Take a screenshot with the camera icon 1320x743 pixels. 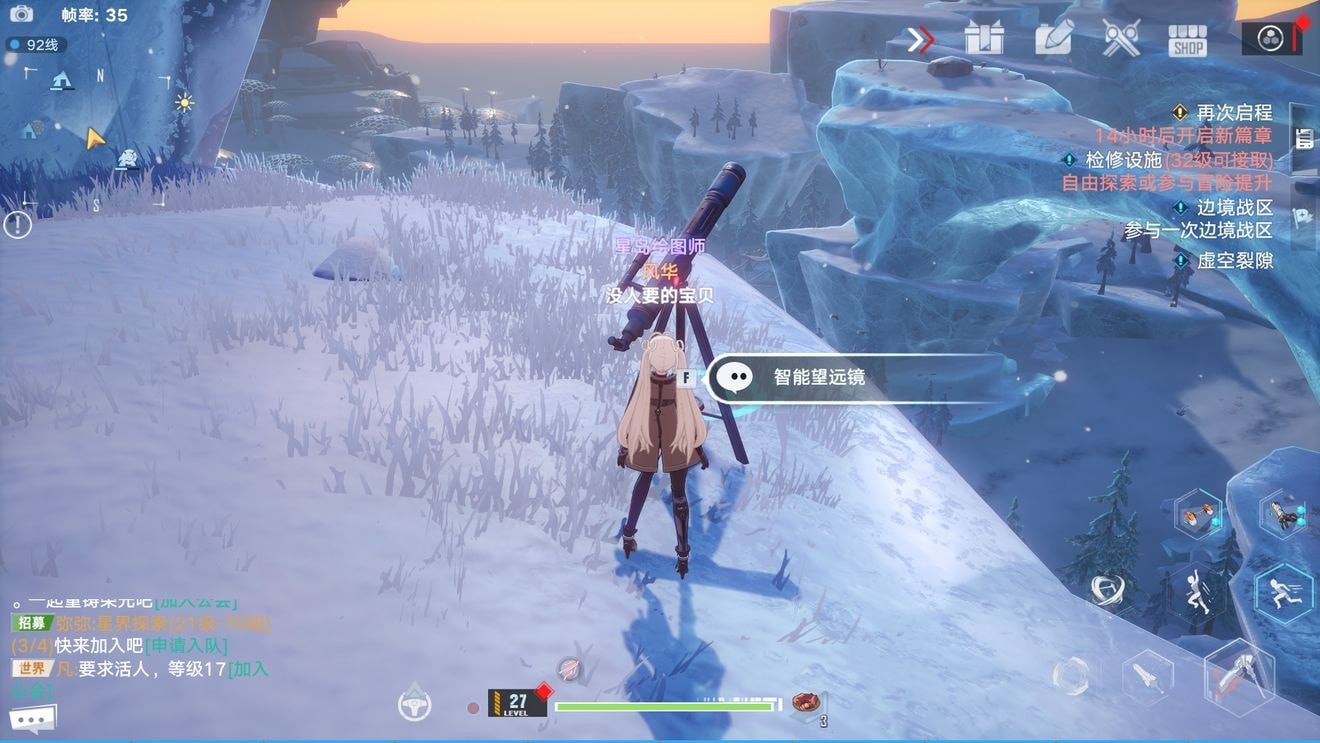point(21,14)
